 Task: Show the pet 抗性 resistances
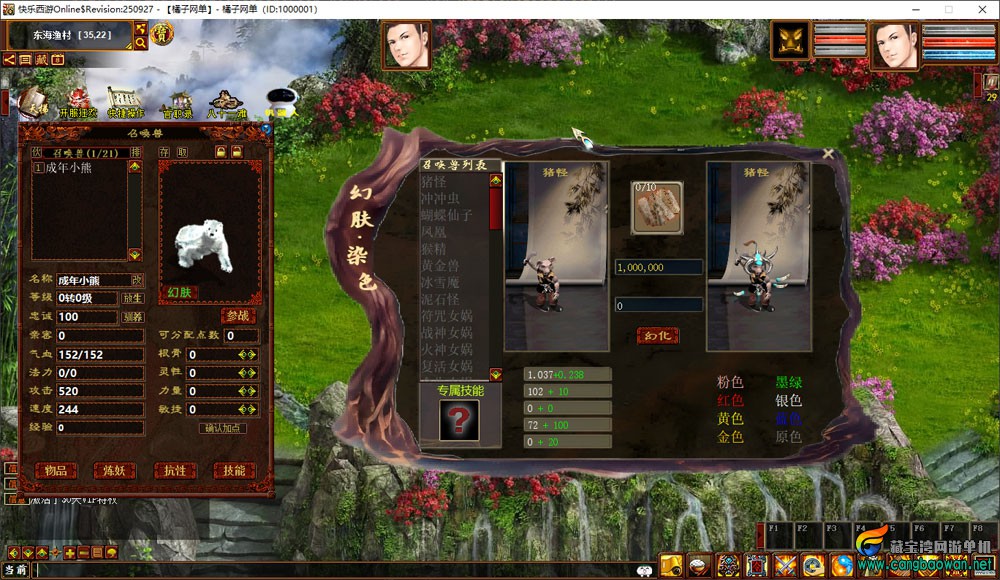[x=174, y=470]
